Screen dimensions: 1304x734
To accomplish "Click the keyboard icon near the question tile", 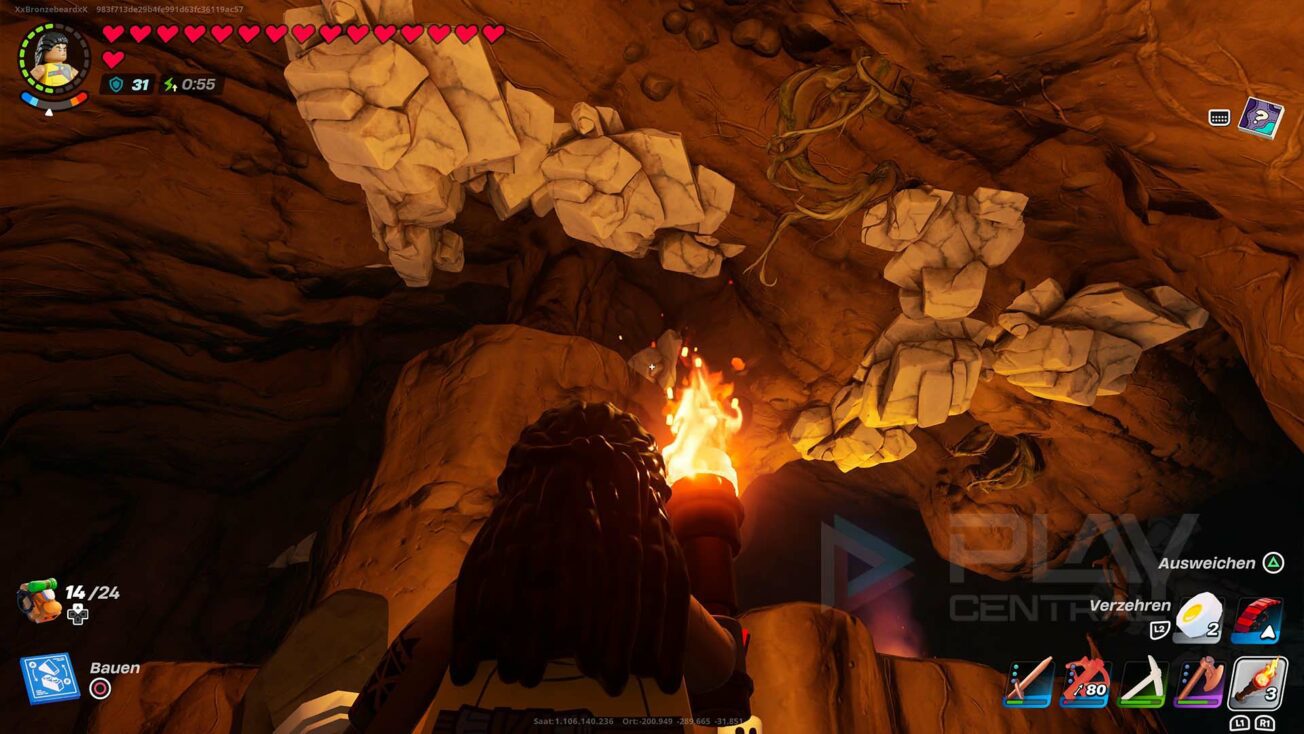I will tap(1219, 118).
